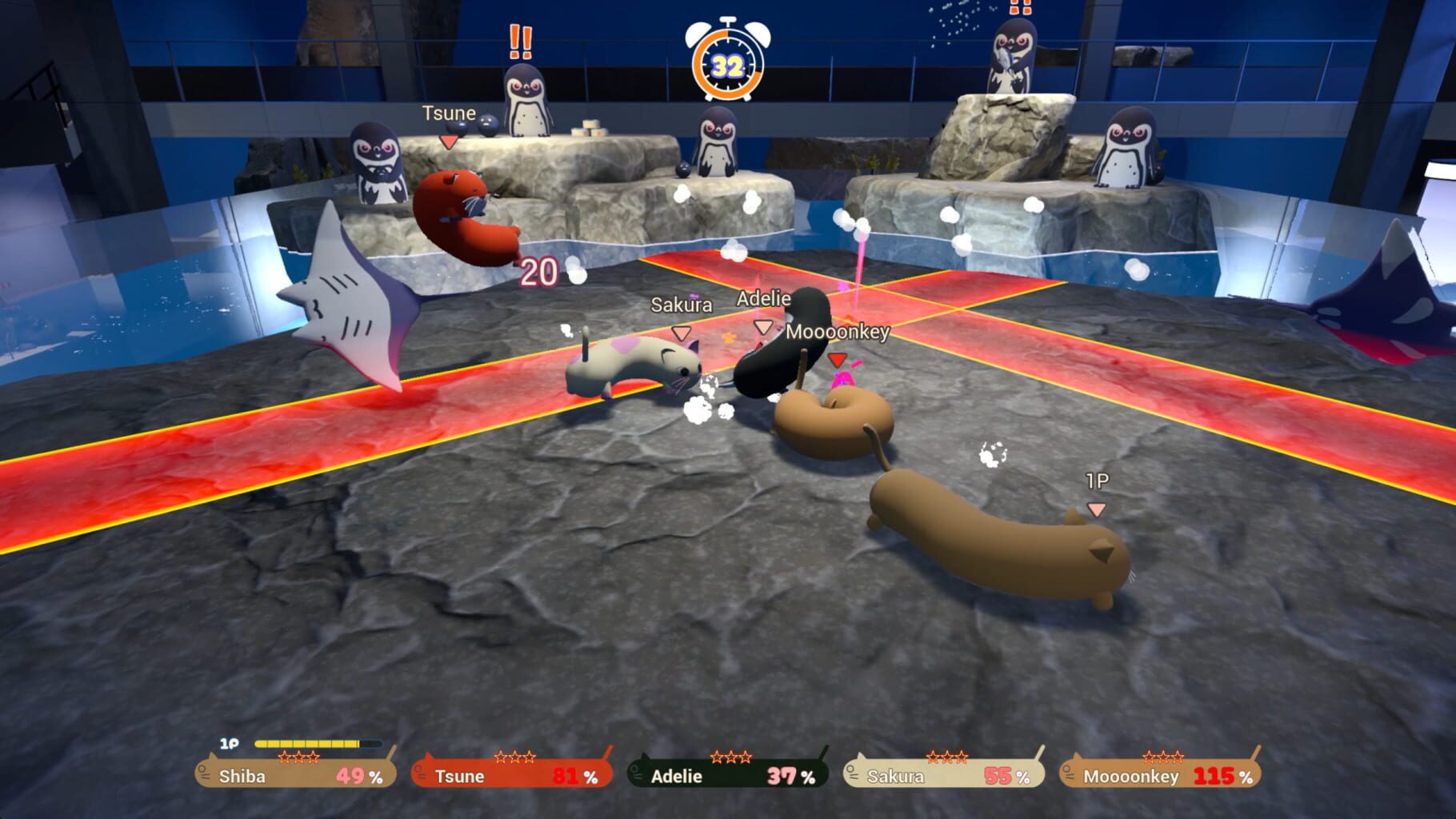Click the pink arrow marker under Tsune's name
This screenshot has width=1456, height=819.
coord(447,139)
